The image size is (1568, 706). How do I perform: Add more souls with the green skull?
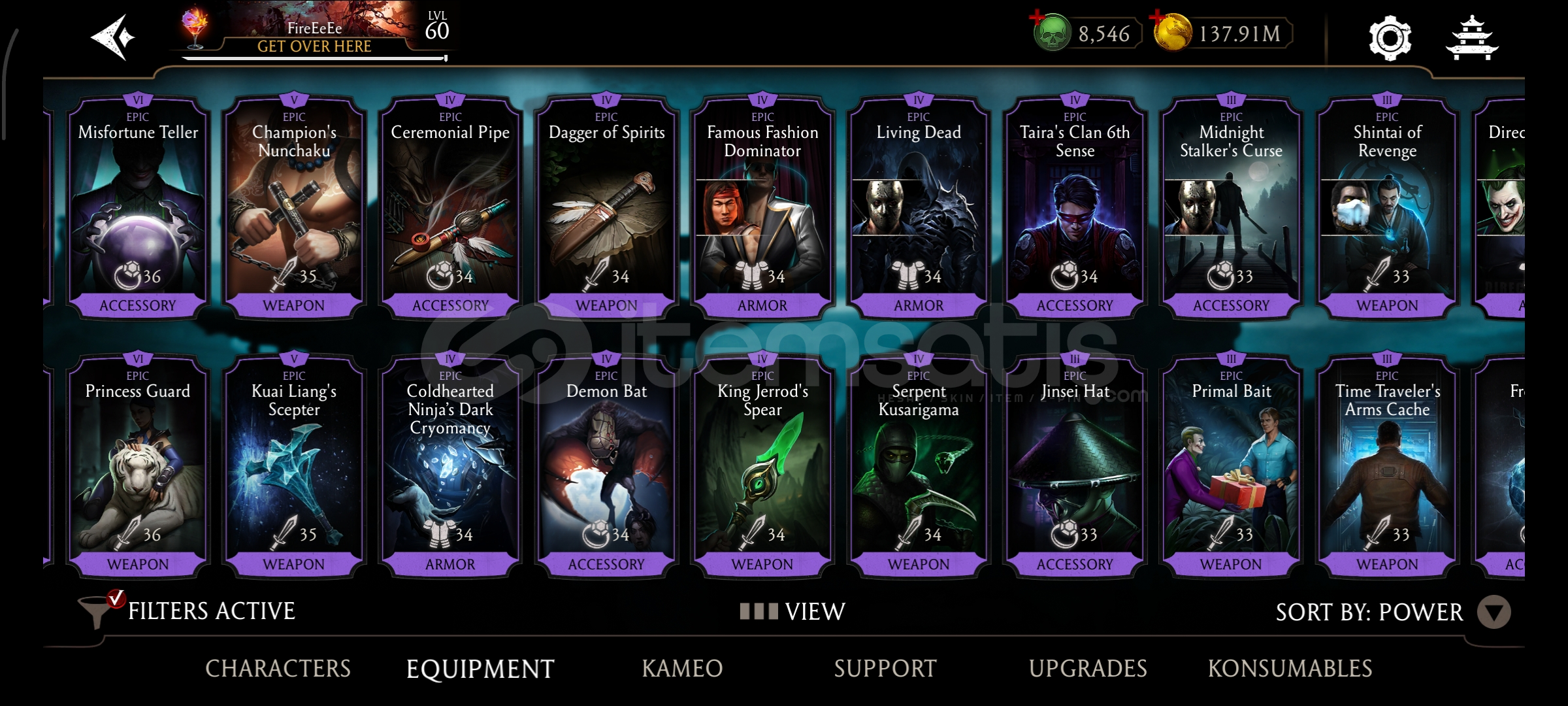pyautogui.click(x=1051, y=33)
